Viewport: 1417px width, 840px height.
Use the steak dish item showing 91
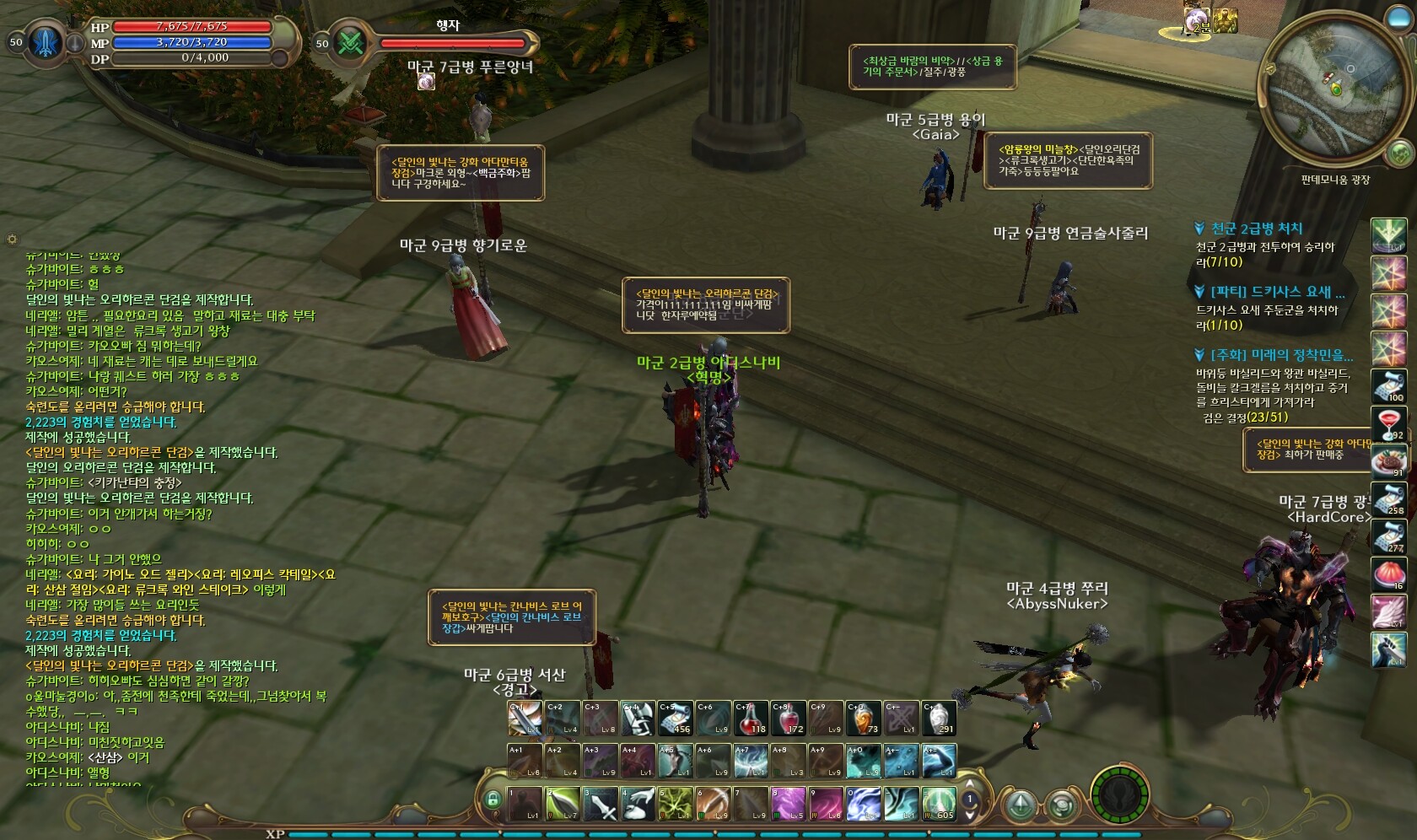(1388, 461)
